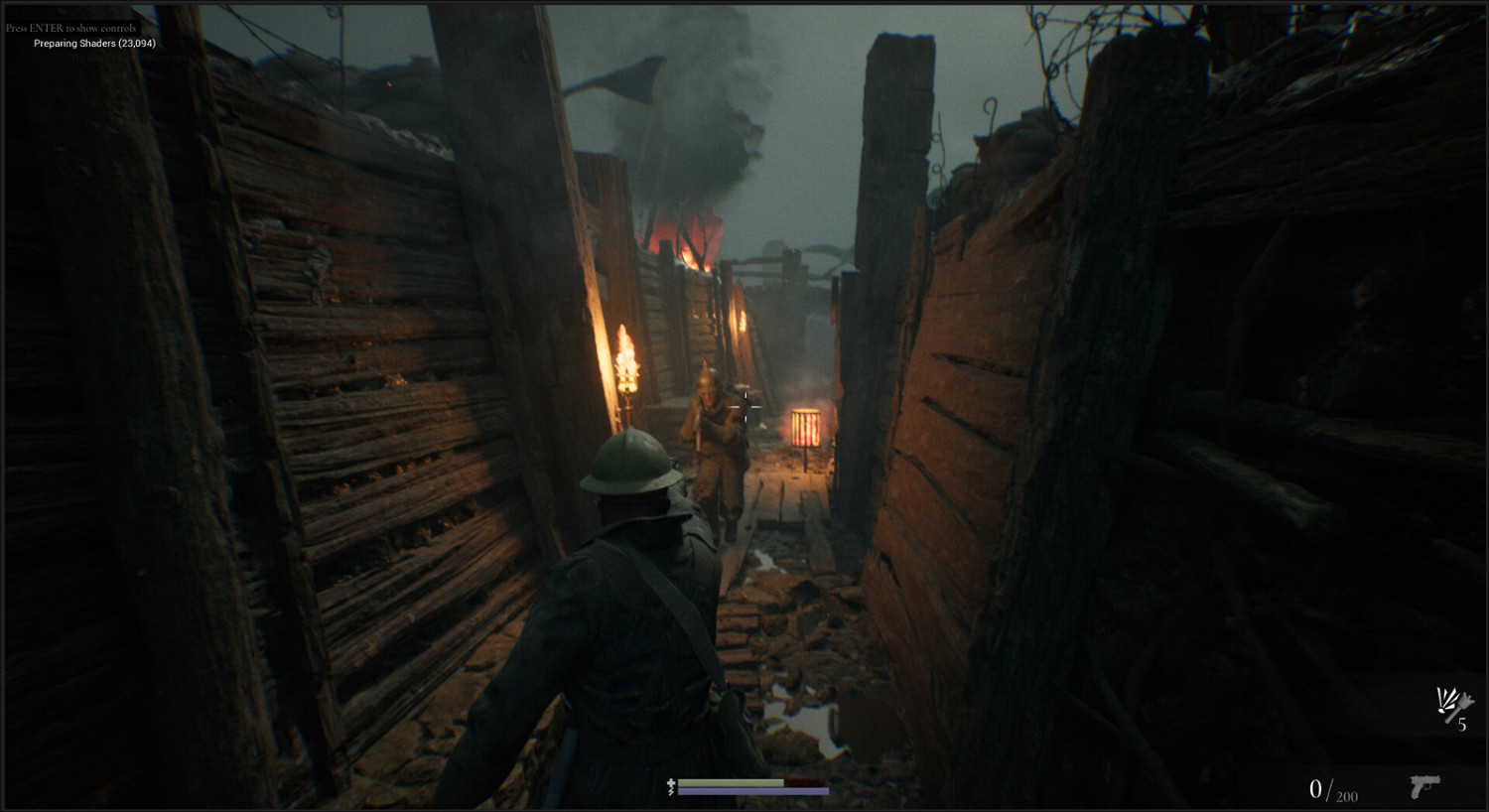Click the red depleted health section
Image resolution: width=1489 pixels, height=812 pixels.
[806, 782]
